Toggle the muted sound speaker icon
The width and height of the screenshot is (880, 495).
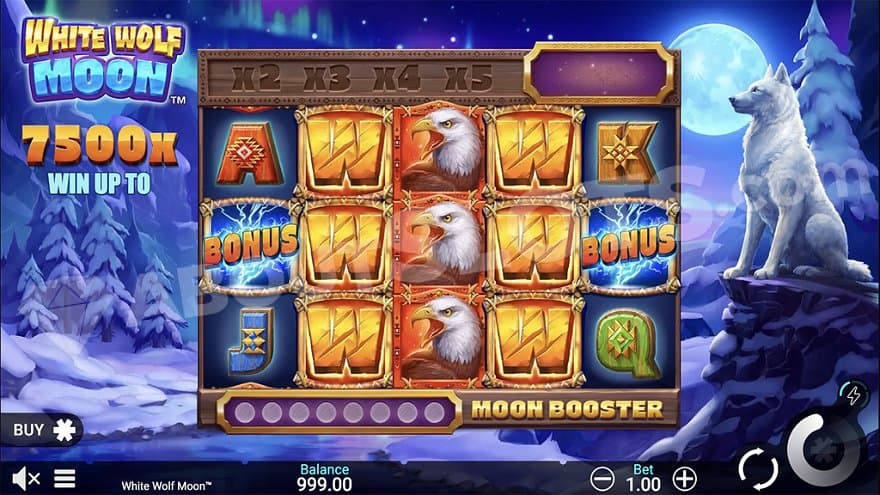(x=25, y=478)
